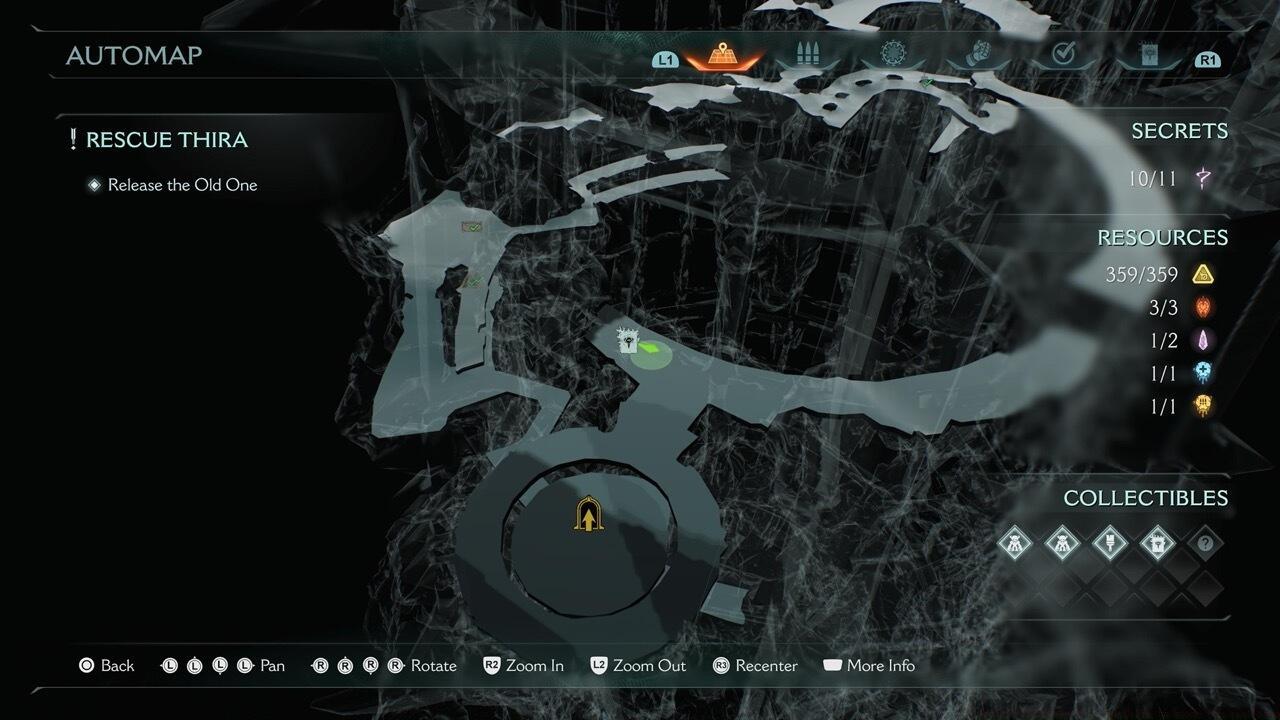
Task: Switch to the bullets arsenal tab
Action: (806, 55)
